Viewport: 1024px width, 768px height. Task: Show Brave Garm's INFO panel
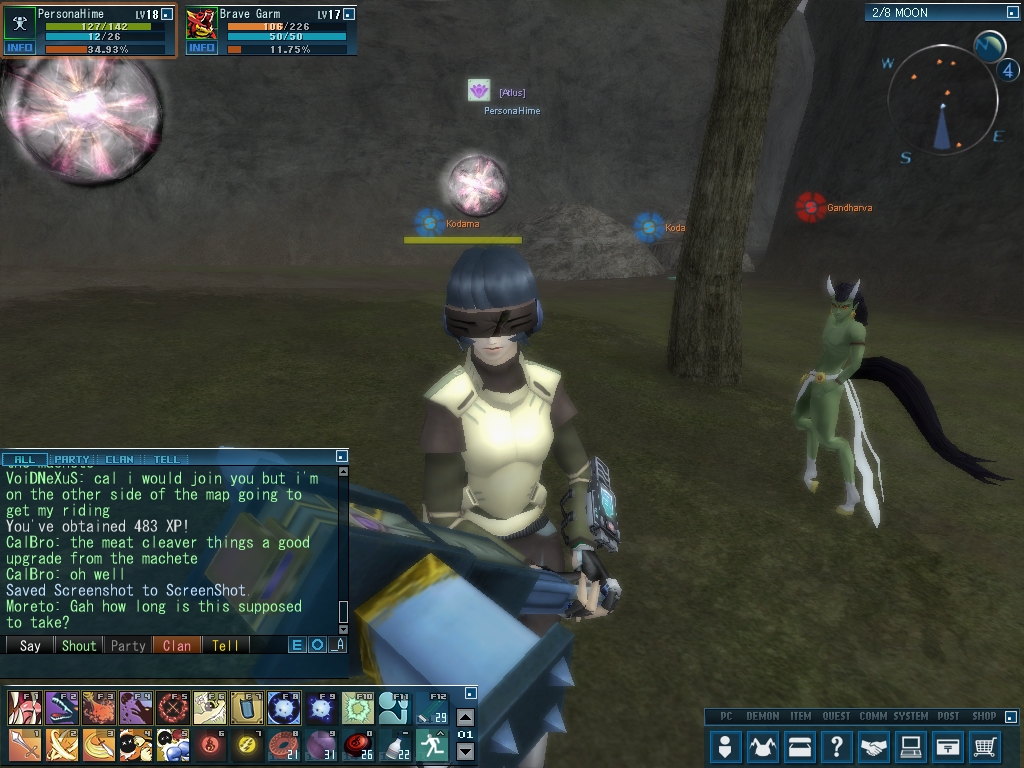(x=201, y=47)
